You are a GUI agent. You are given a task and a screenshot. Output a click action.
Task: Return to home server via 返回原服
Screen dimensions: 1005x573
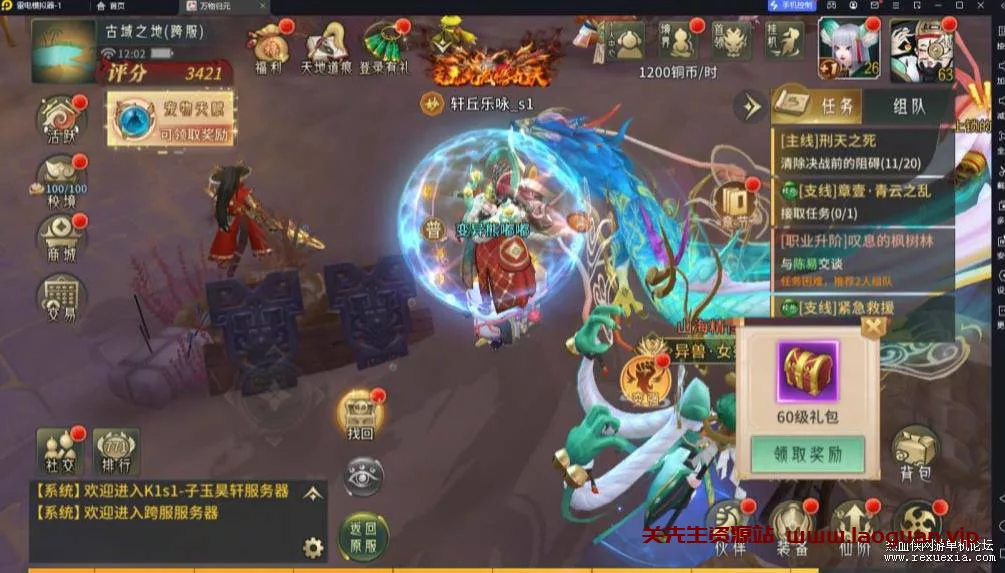(x=362, y=538)
